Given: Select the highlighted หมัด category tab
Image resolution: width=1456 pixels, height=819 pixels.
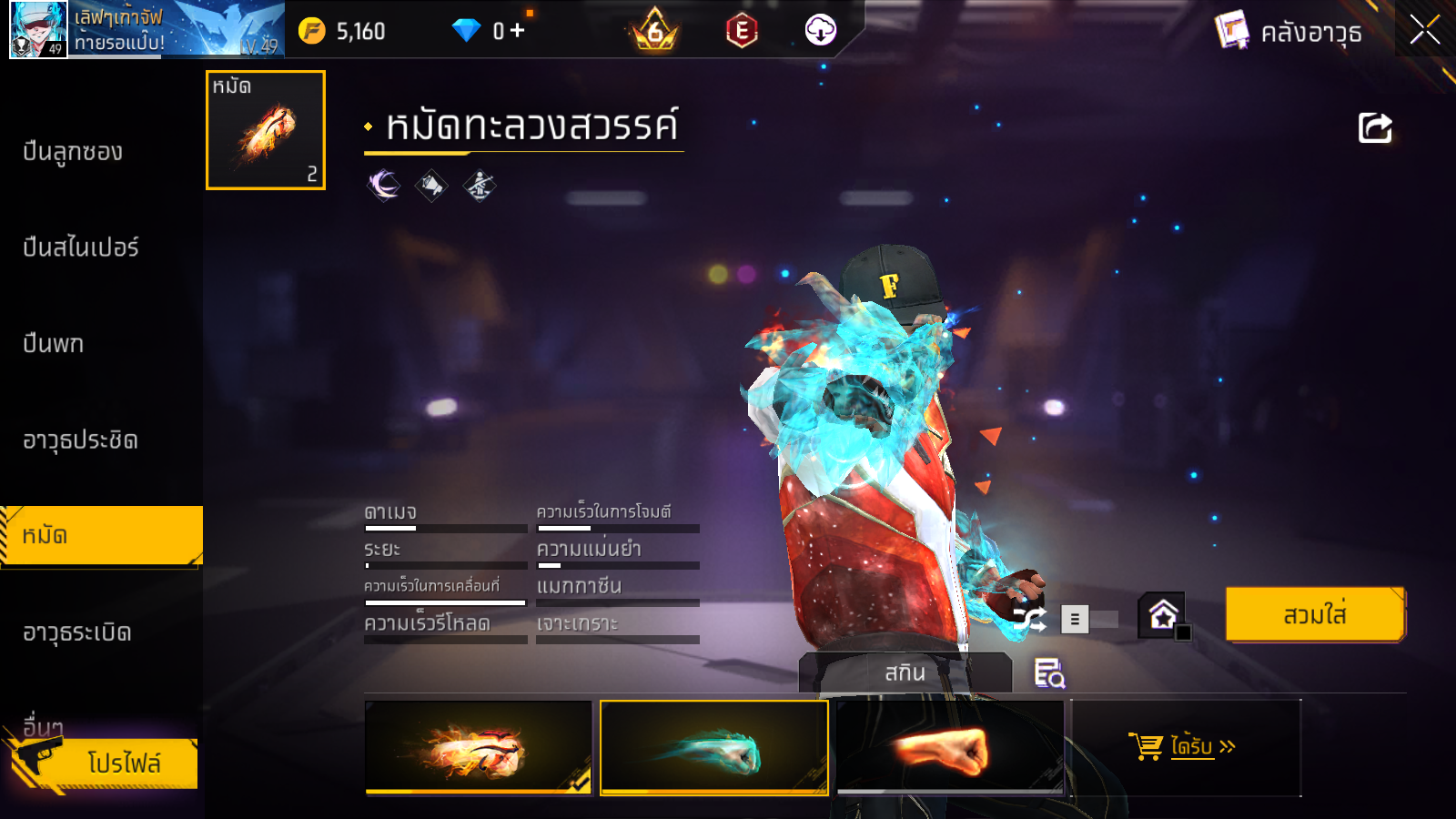Looking at the screenshot, I should [x=100, y=536].
